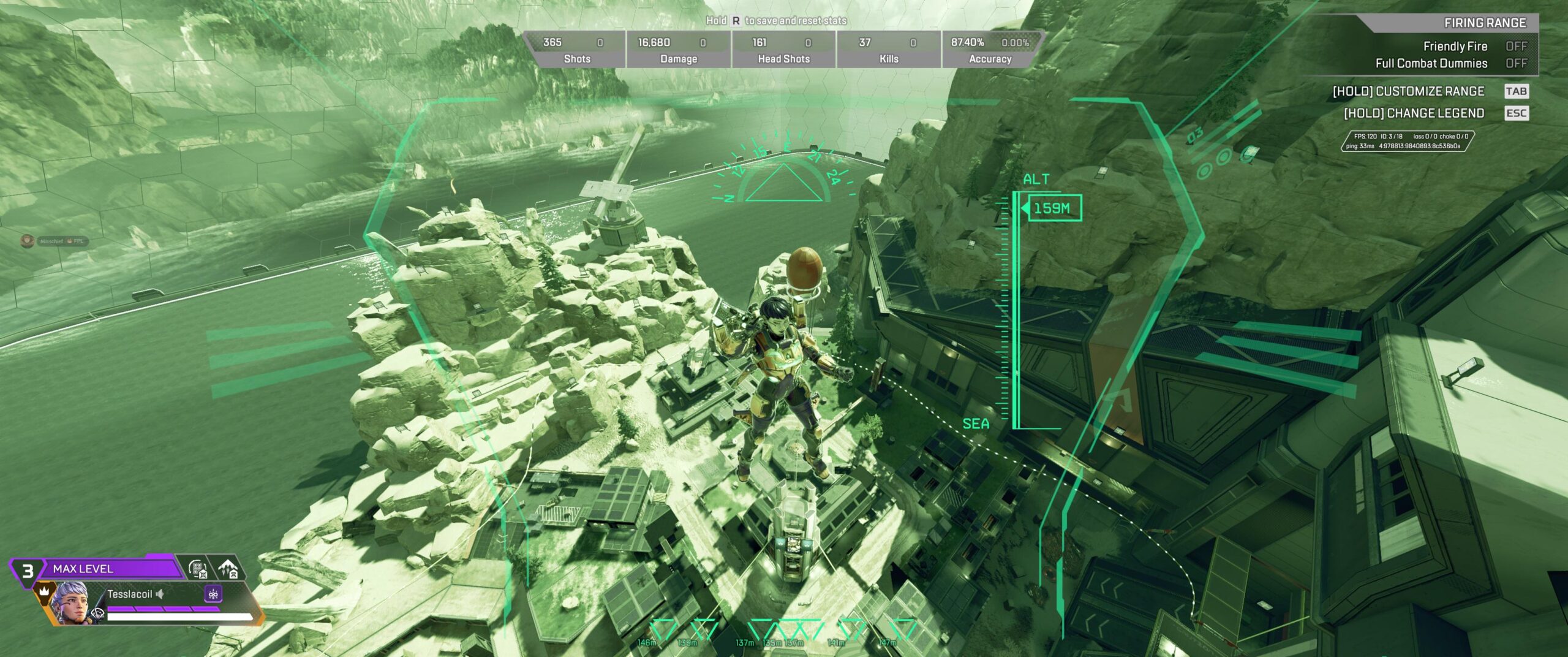Click the rotating-grid perk icon
The image size is (1568, 657).
[198, 569]
